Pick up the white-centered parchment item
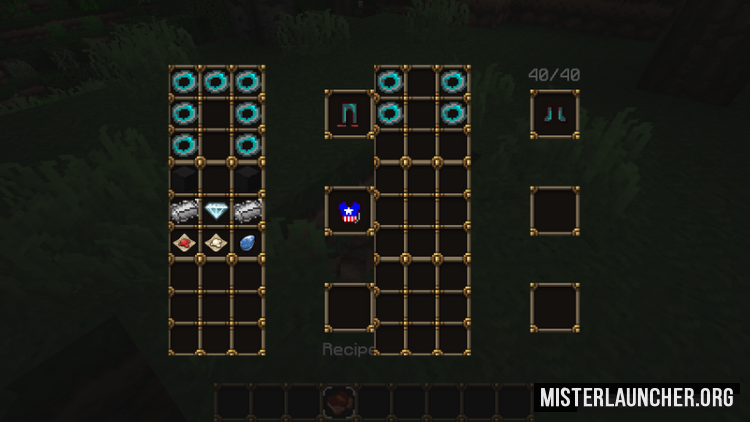 (216, 241)
